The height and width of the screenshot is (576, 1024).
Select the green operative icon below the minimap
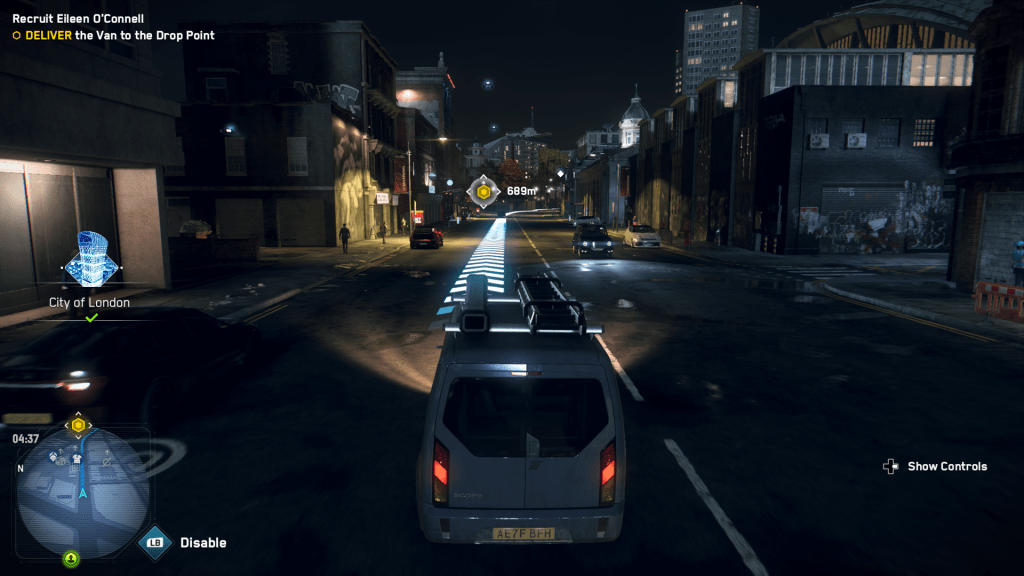pyautogui.click(x=71, y=558)
